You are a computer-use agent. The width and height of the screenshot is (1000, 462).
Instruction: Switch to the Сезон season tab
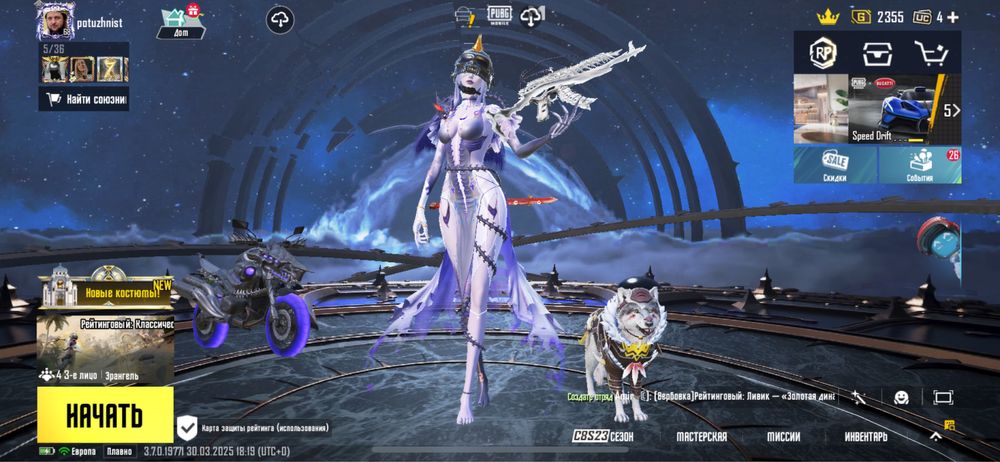coord(603,437)
